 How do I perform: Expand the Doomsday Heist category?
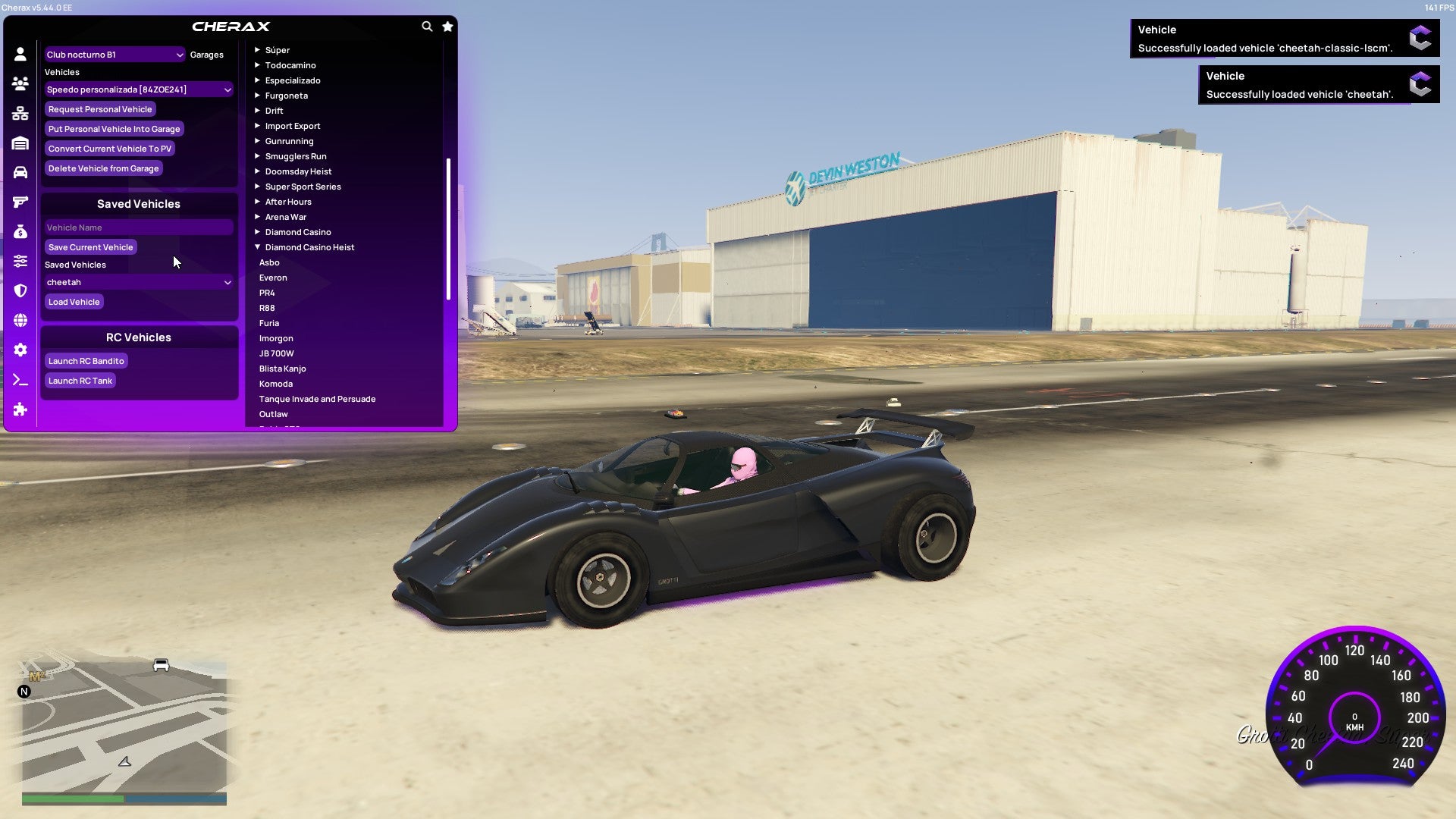coord(297,171)
